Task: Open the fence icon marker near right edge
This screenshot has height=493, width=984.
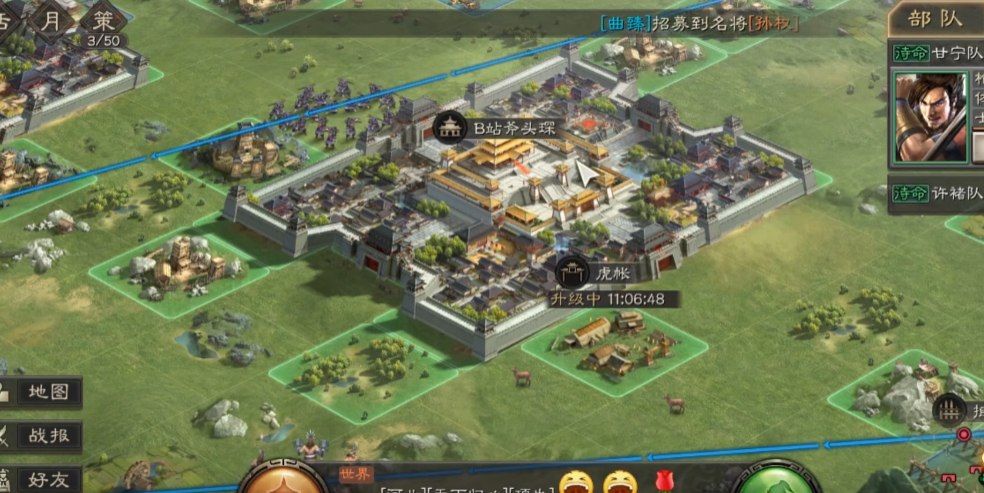Action: pyautogui.click(x=949, y=410)
